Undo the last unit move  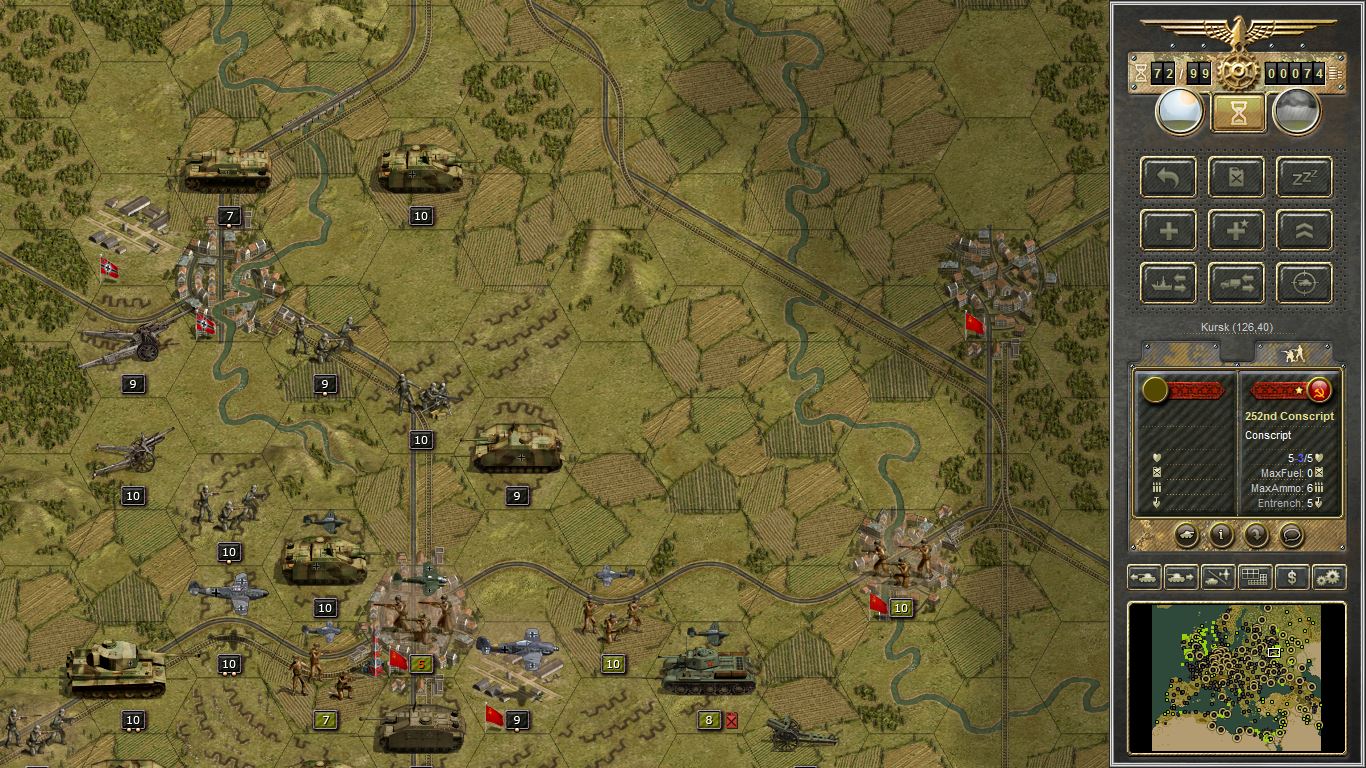click(x=1167, y=177)
